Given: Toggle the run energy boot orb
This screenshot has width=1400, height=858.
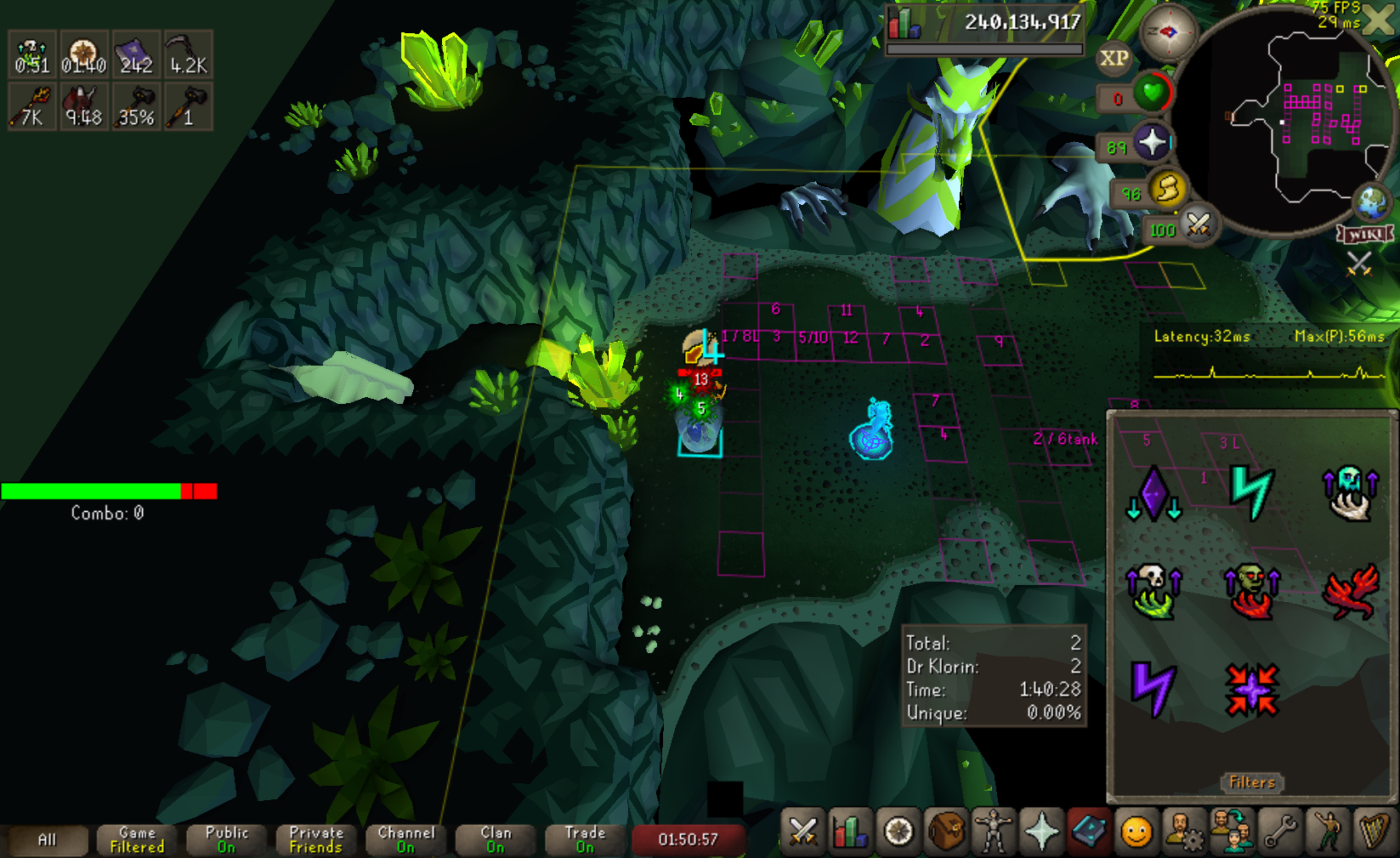Looking at the screenshot, I should (x=1167, y=190).
